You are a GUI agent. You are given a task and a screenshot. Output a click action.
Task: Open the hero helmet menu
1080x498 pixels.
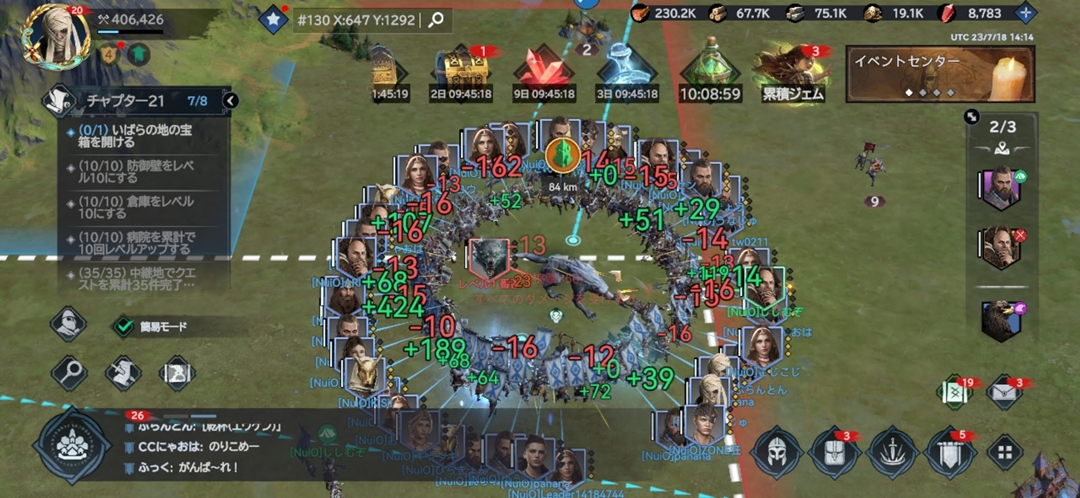click(x=776, y=452)
